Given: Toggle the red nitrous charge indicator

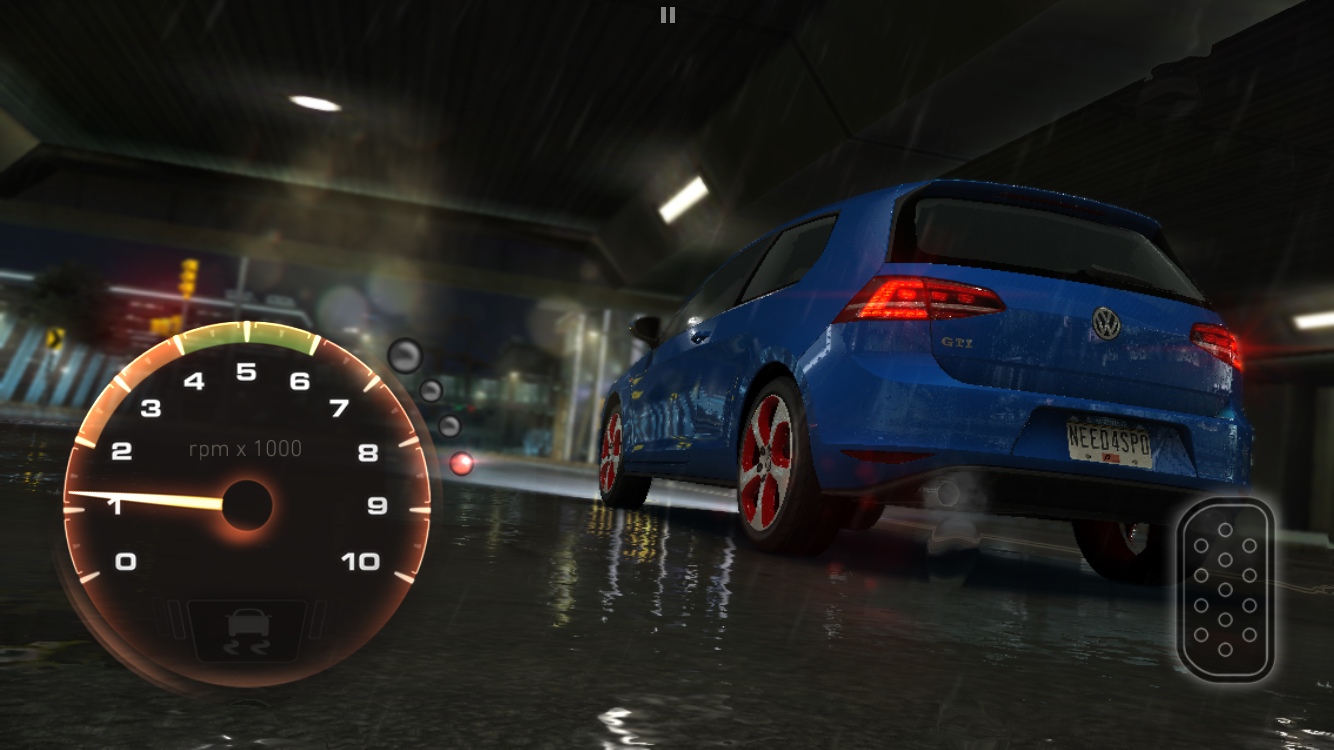Looking at the screenshot, I should click(x=463, y=463).
